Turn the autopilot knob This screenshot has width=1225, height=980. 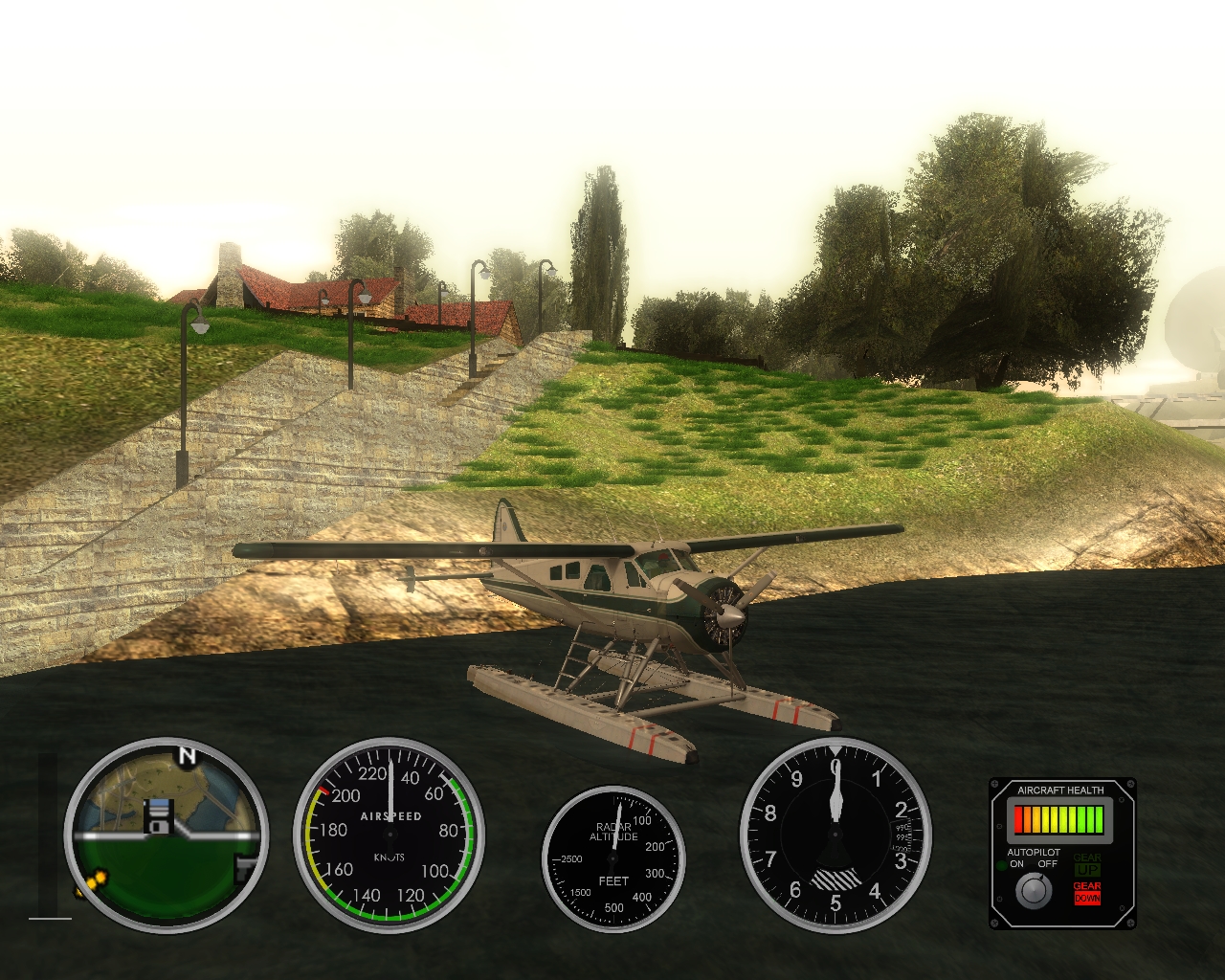tap(1034, 891)
